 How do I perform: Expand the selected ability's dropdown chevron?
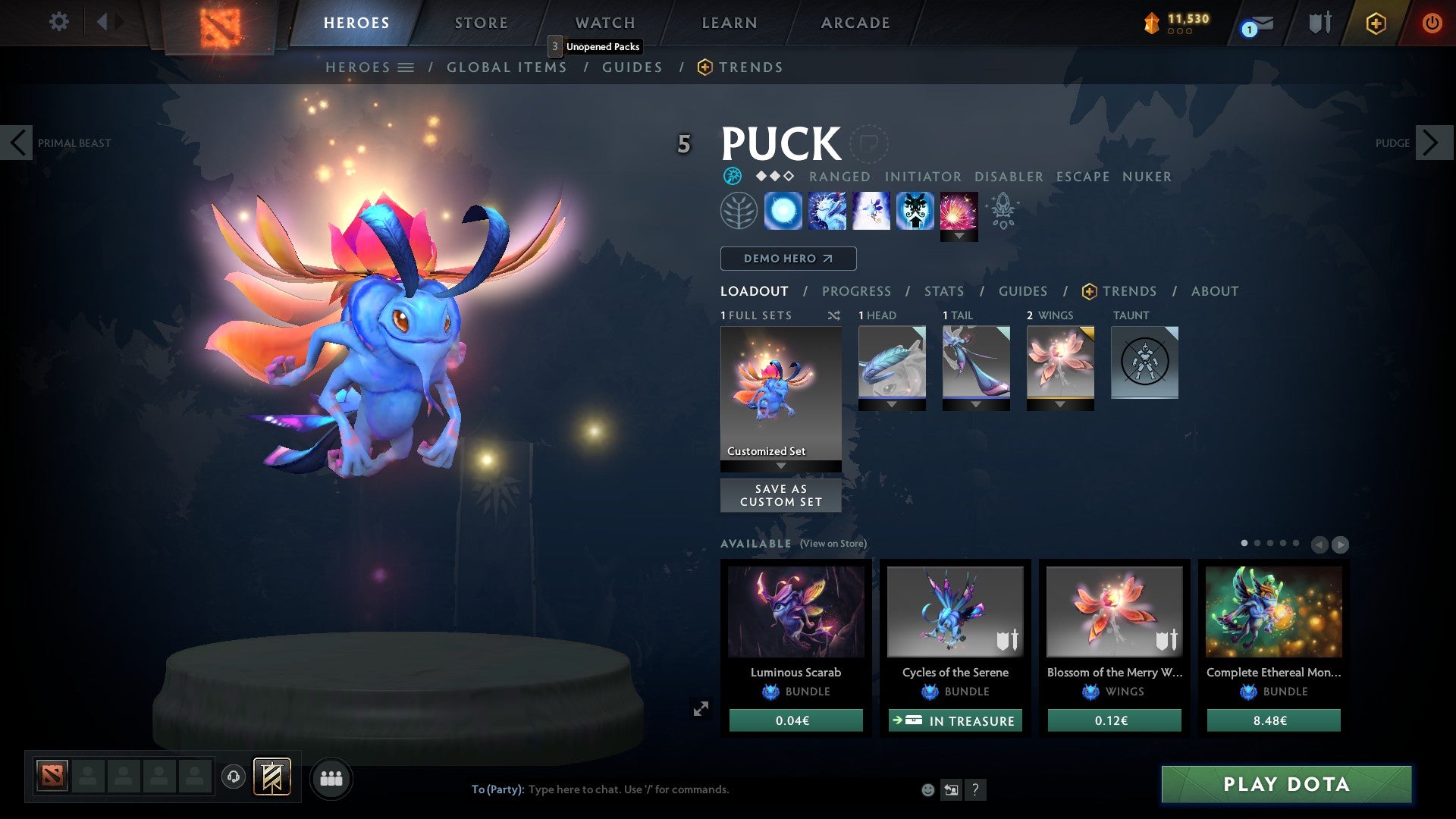959,237
